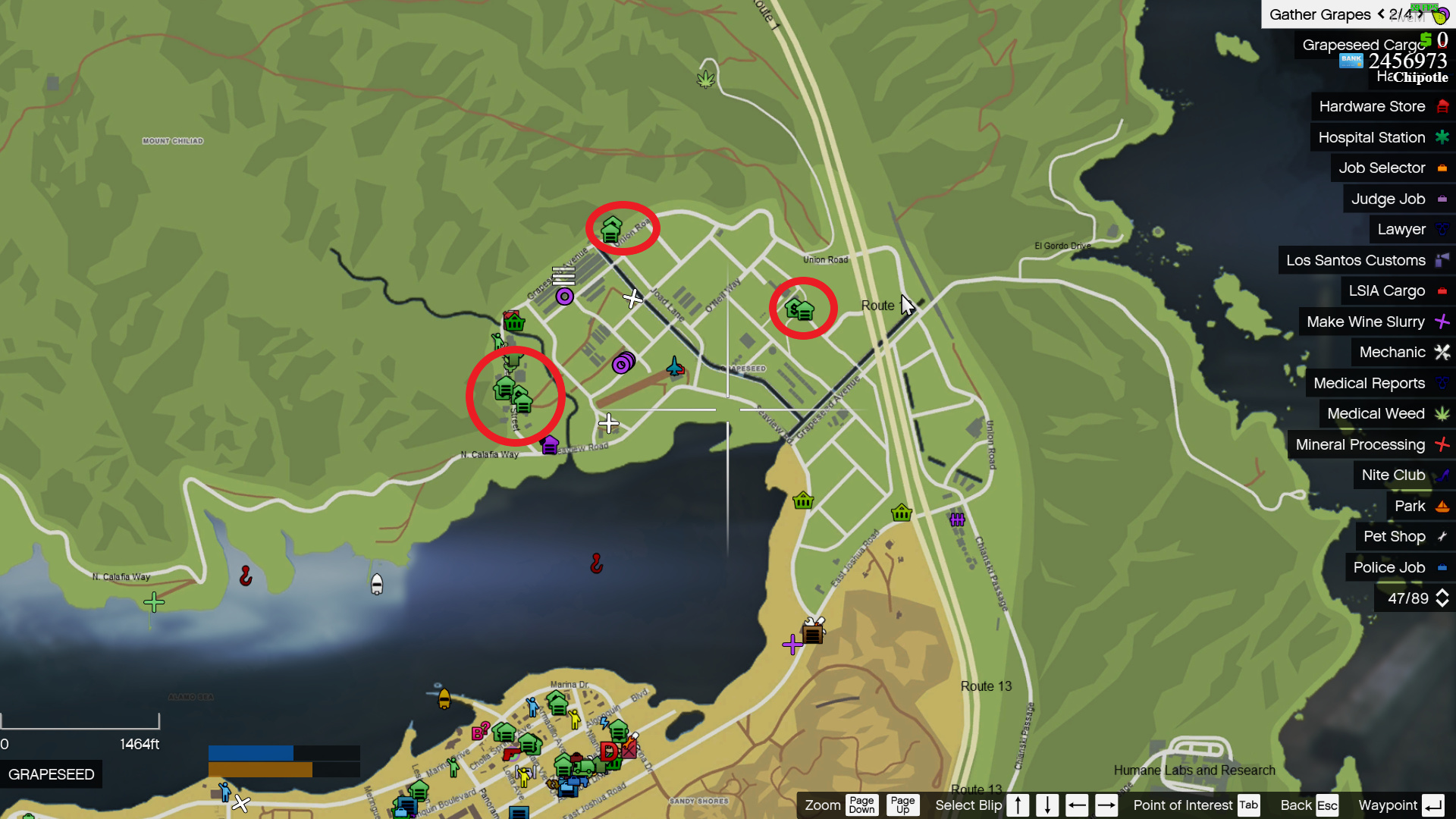
Task: Toggle the Police Job blip in the legend
Action: [1399, 567]
